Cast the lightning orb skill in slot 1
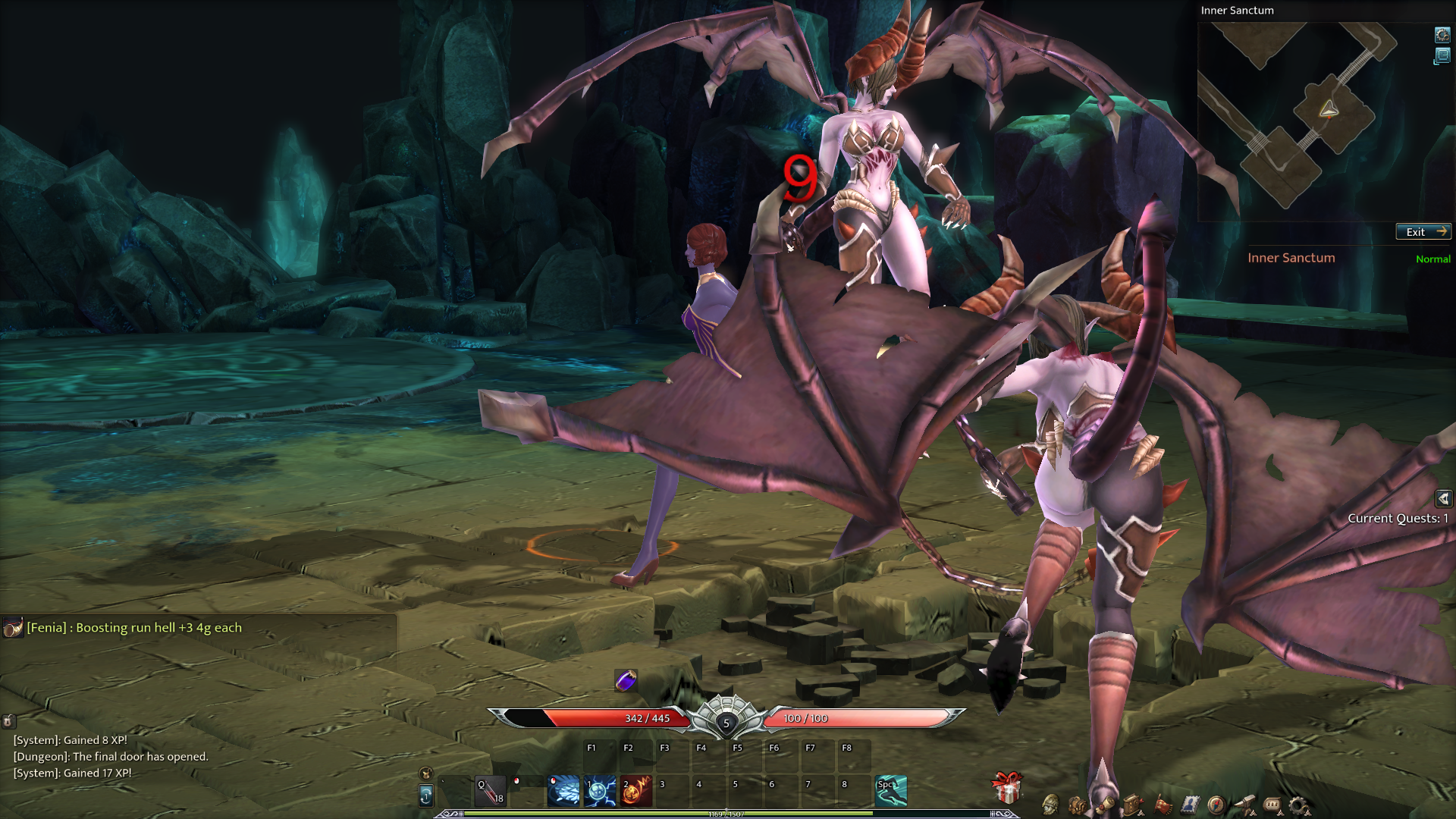1456x819 pixels. (600, 791)
